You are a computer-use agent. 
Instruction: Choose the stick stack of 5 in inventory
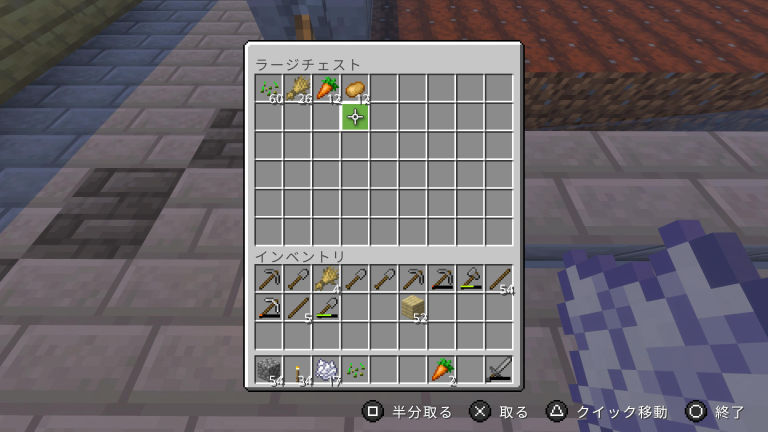point(297,307)
